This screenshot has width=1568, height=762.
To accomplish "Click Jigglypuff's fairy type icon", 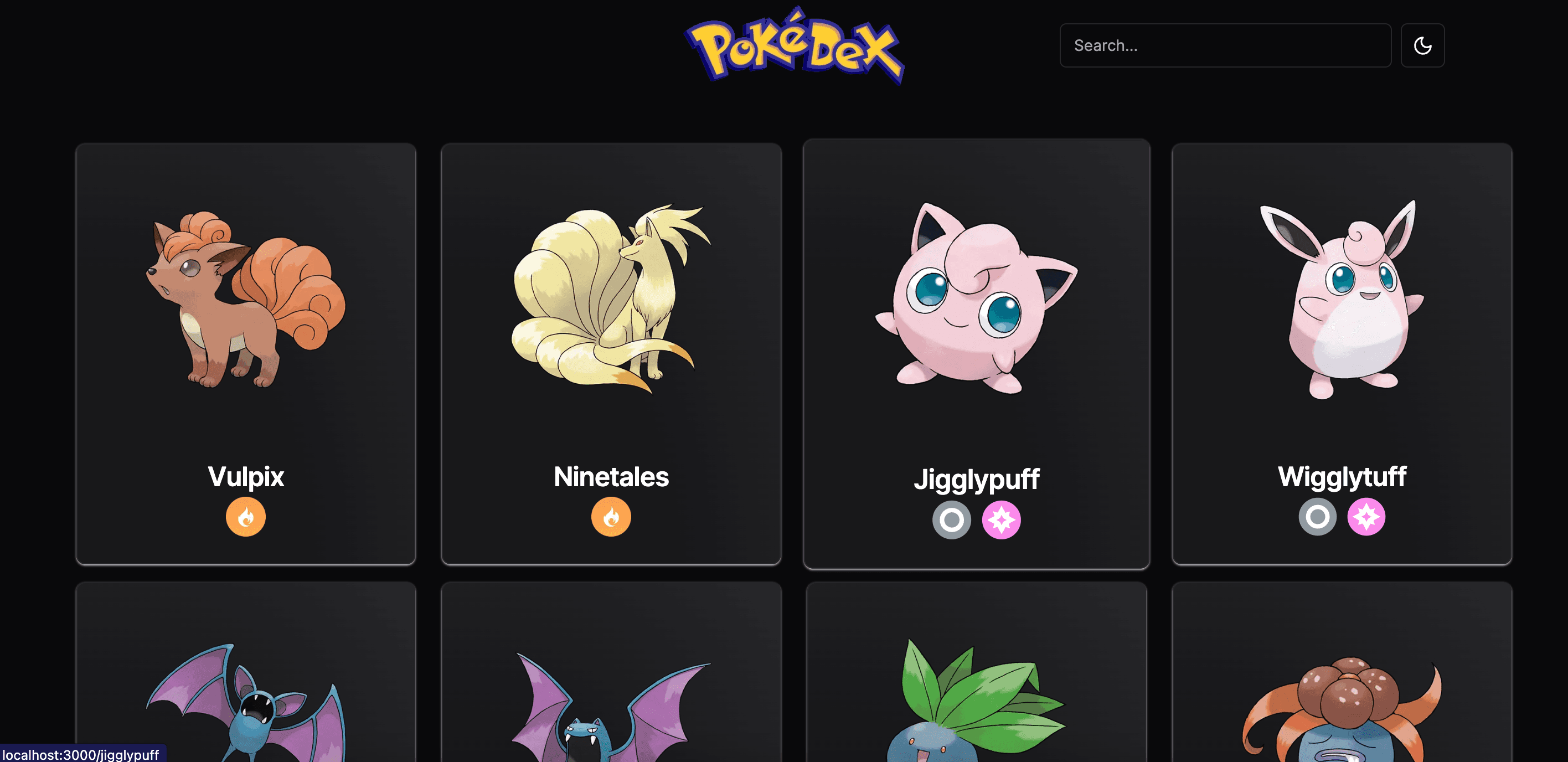I will coord(1001,521).
